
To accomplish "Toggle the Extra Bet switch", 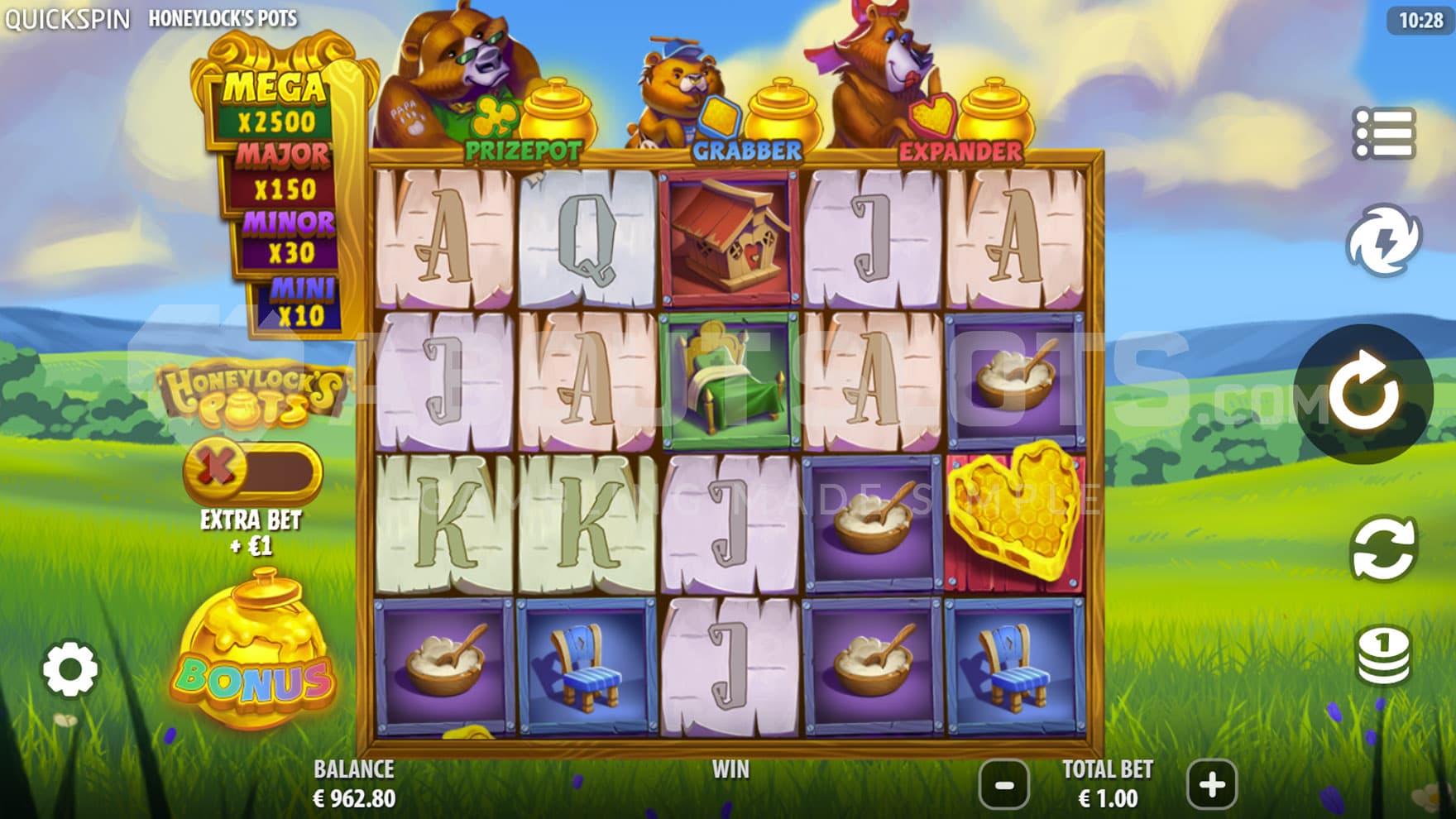I will (x=252, y=470).
